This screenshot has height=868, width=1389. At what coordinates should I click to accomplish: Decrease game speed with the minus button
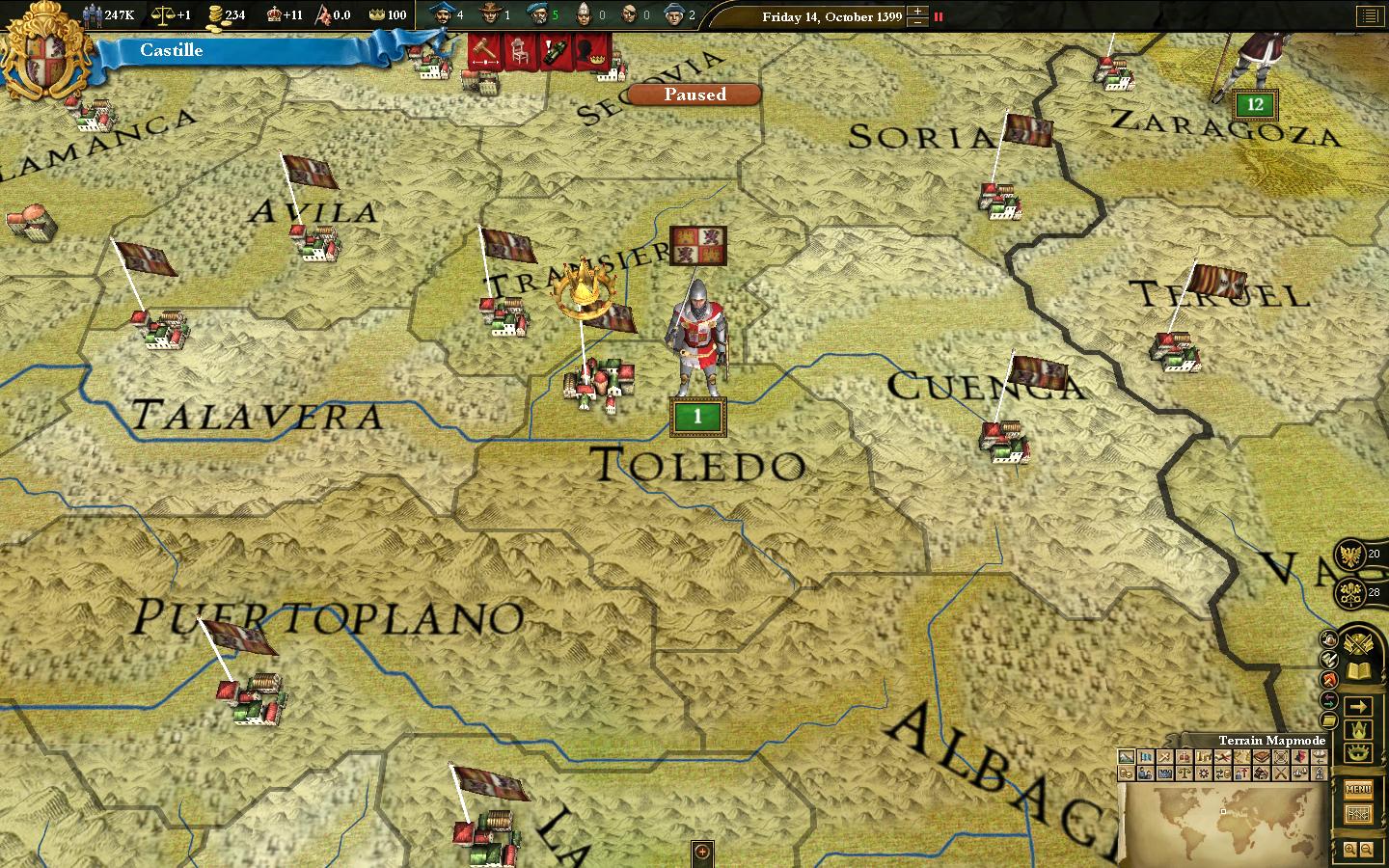[917, 21]
